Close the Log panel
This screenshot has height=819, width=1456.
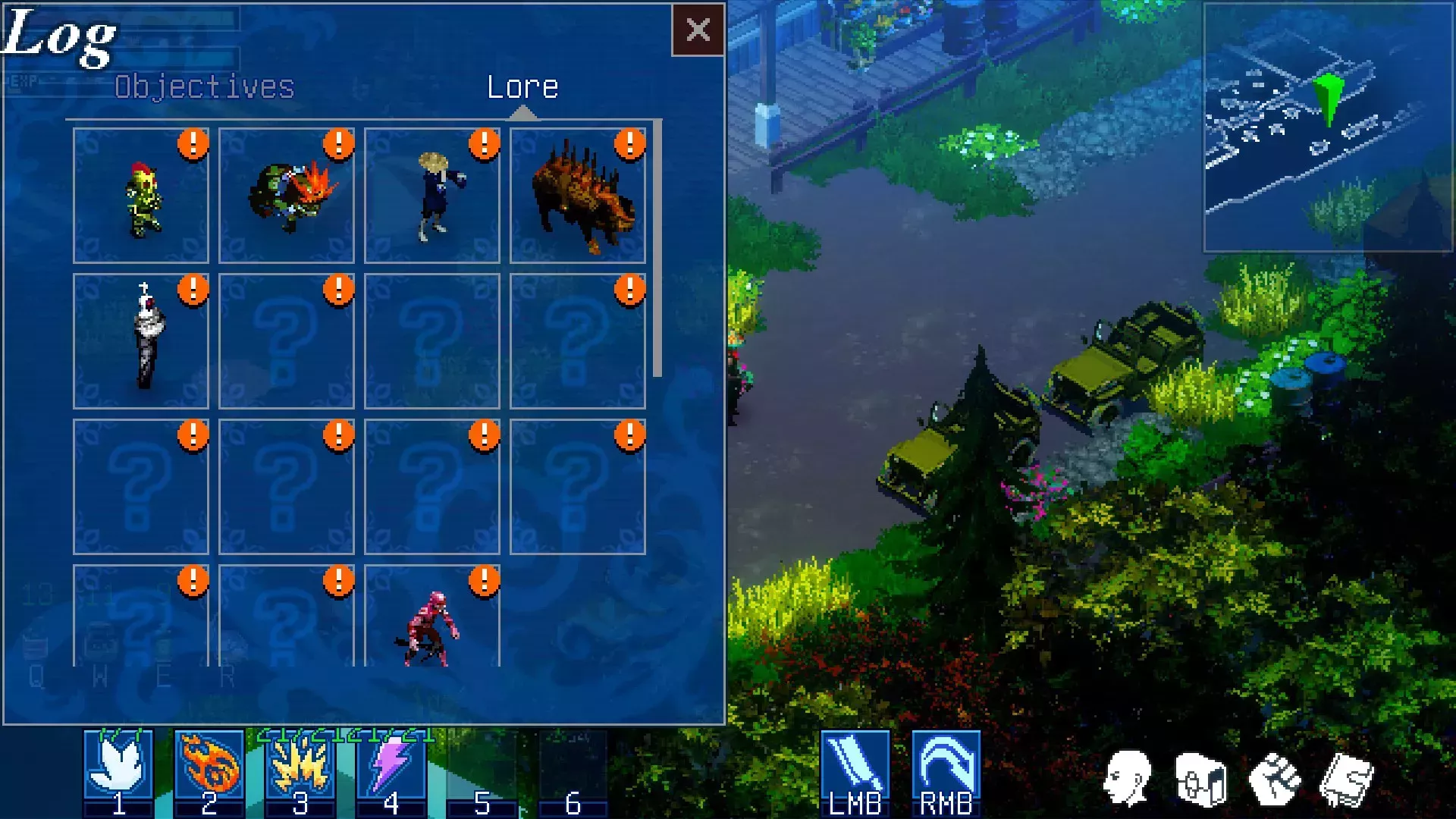pos(698,30)
